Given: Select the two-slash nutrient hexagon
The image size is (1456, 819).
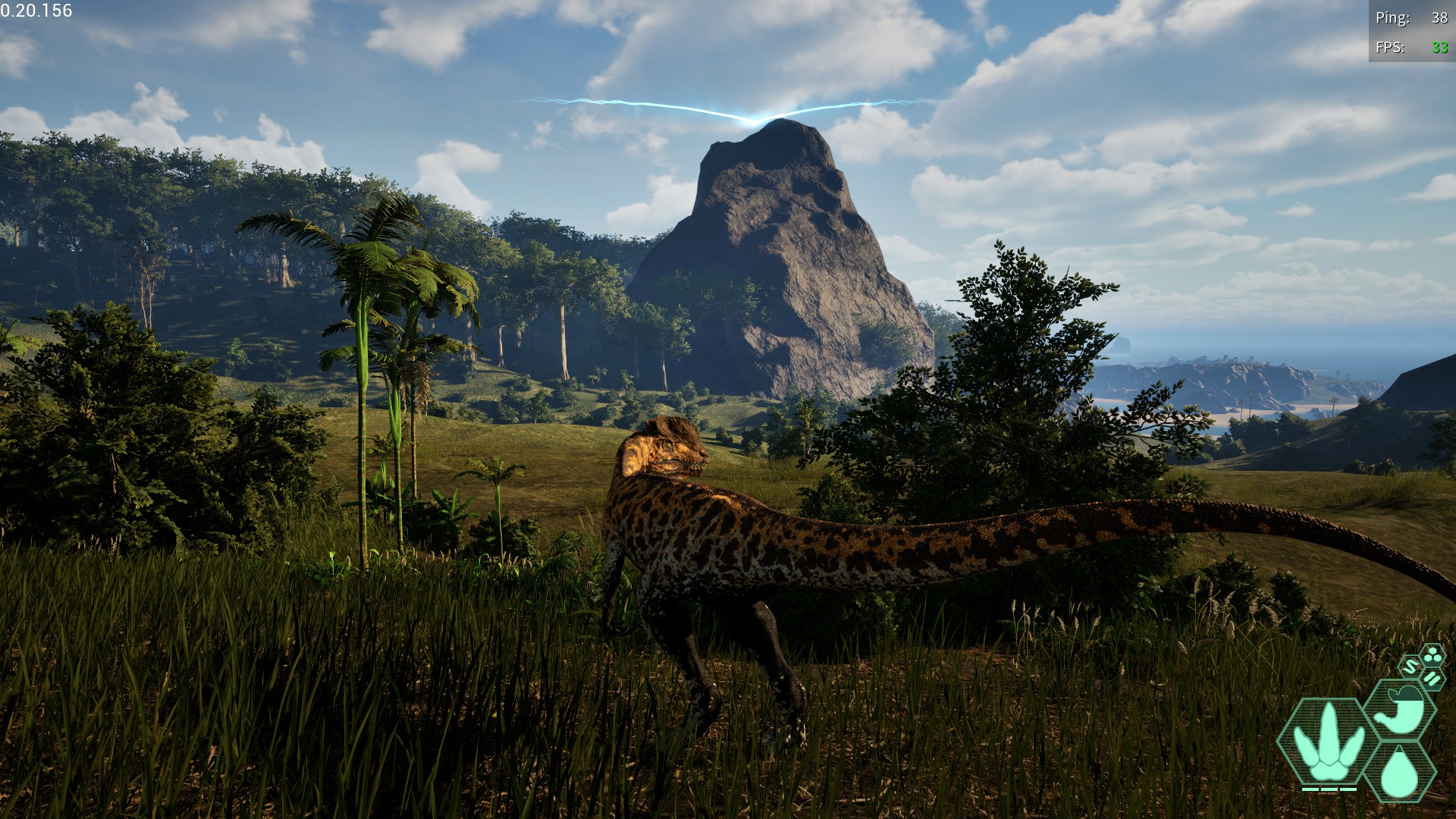Looking at the screenshot, I should point(1432,678).
